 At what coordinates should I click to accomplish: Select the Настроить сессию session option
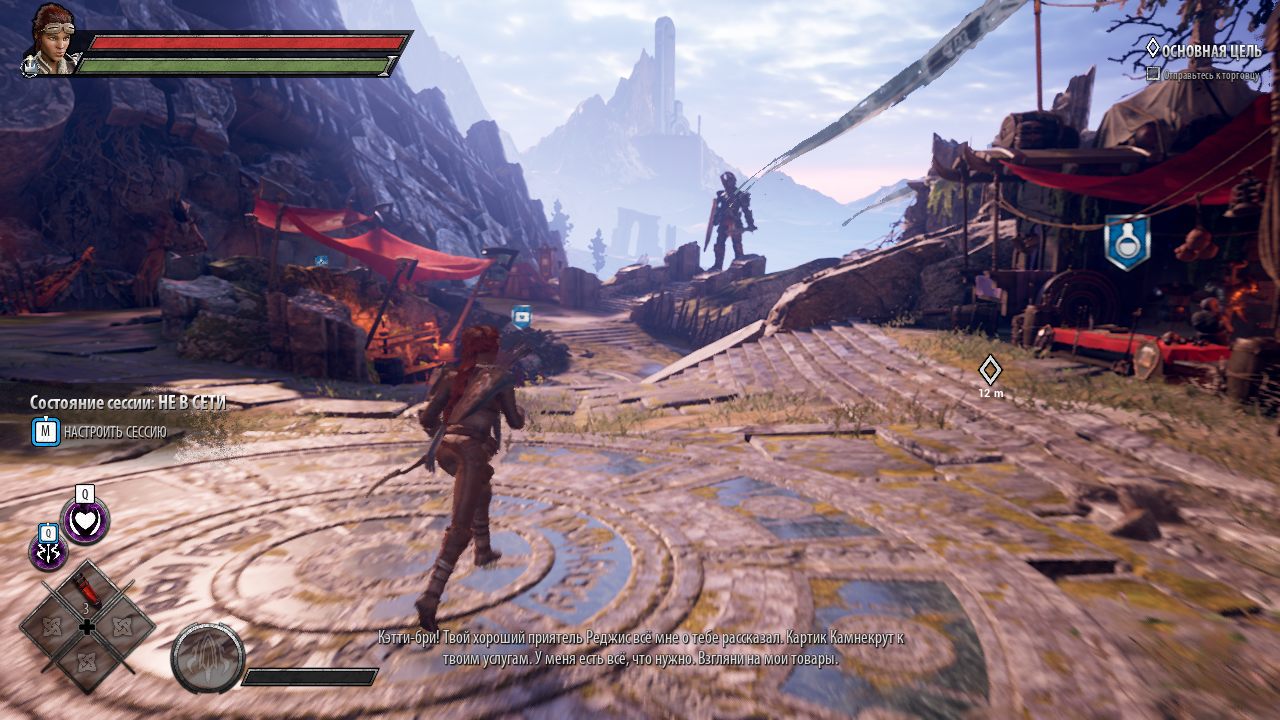point(114,432)
